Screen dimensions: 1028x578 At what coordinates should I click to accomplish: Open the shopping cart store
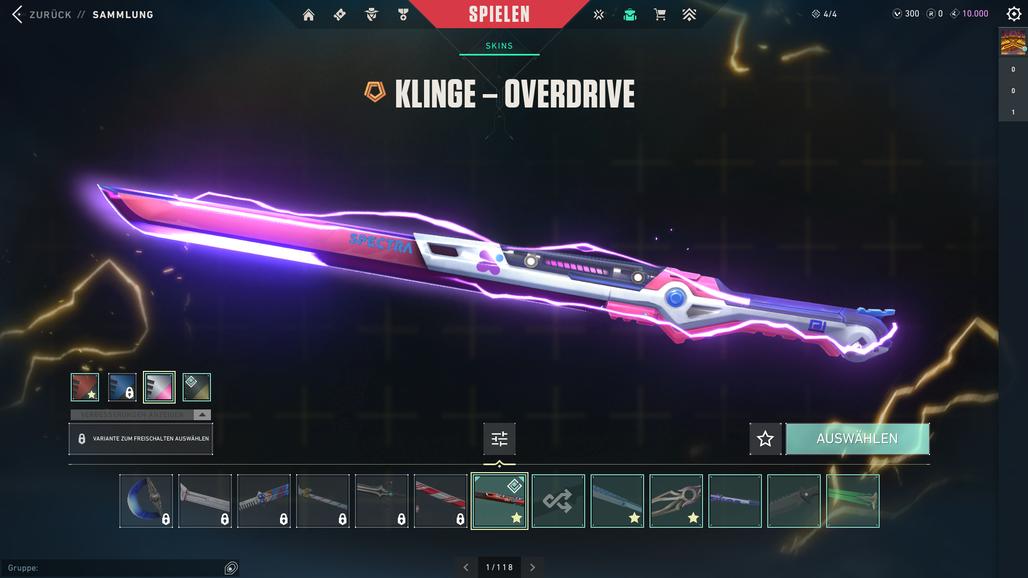(x=660, y=15)
